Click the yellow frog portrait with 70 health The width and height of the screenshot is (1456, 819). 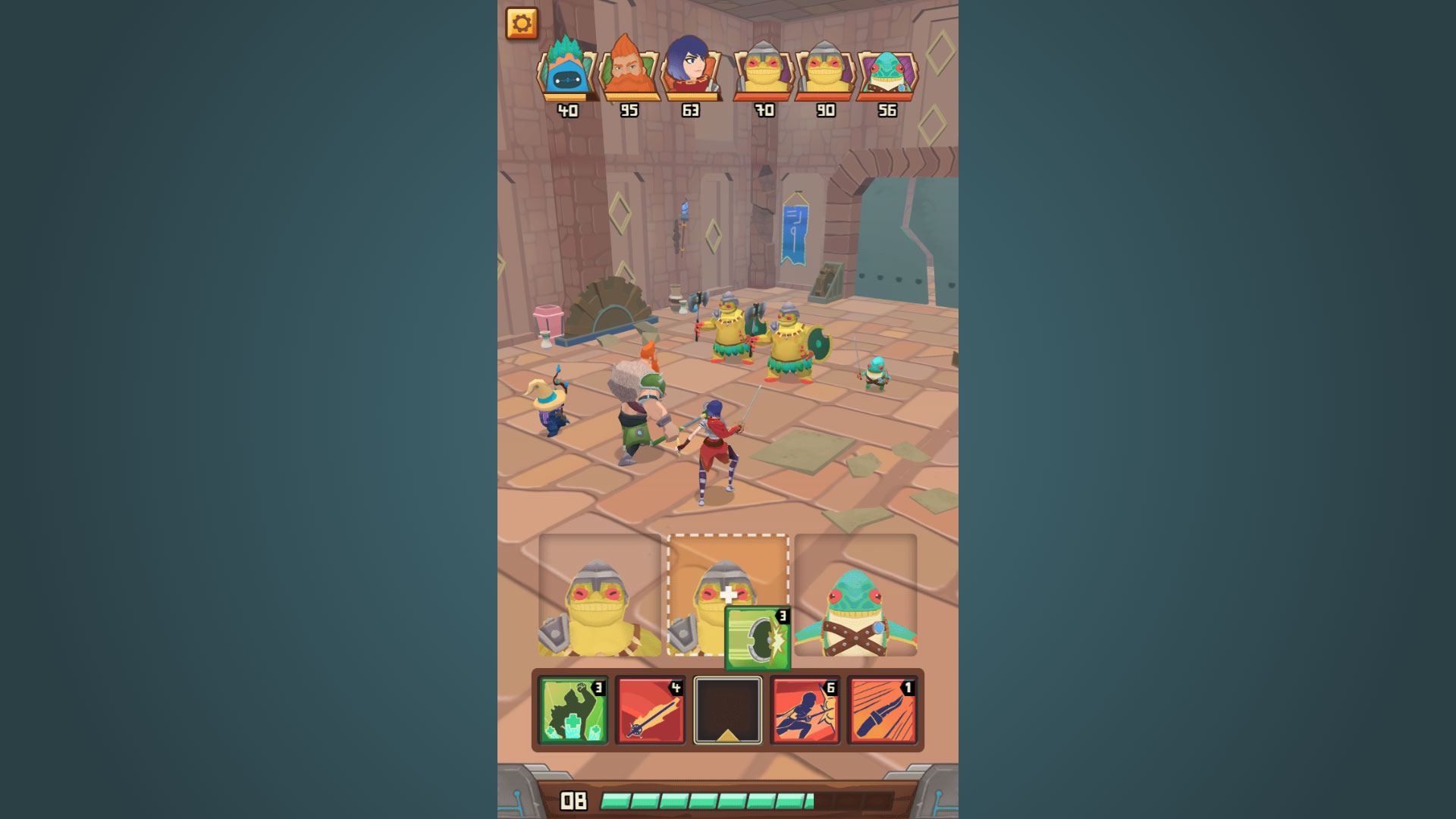[764, 71]
